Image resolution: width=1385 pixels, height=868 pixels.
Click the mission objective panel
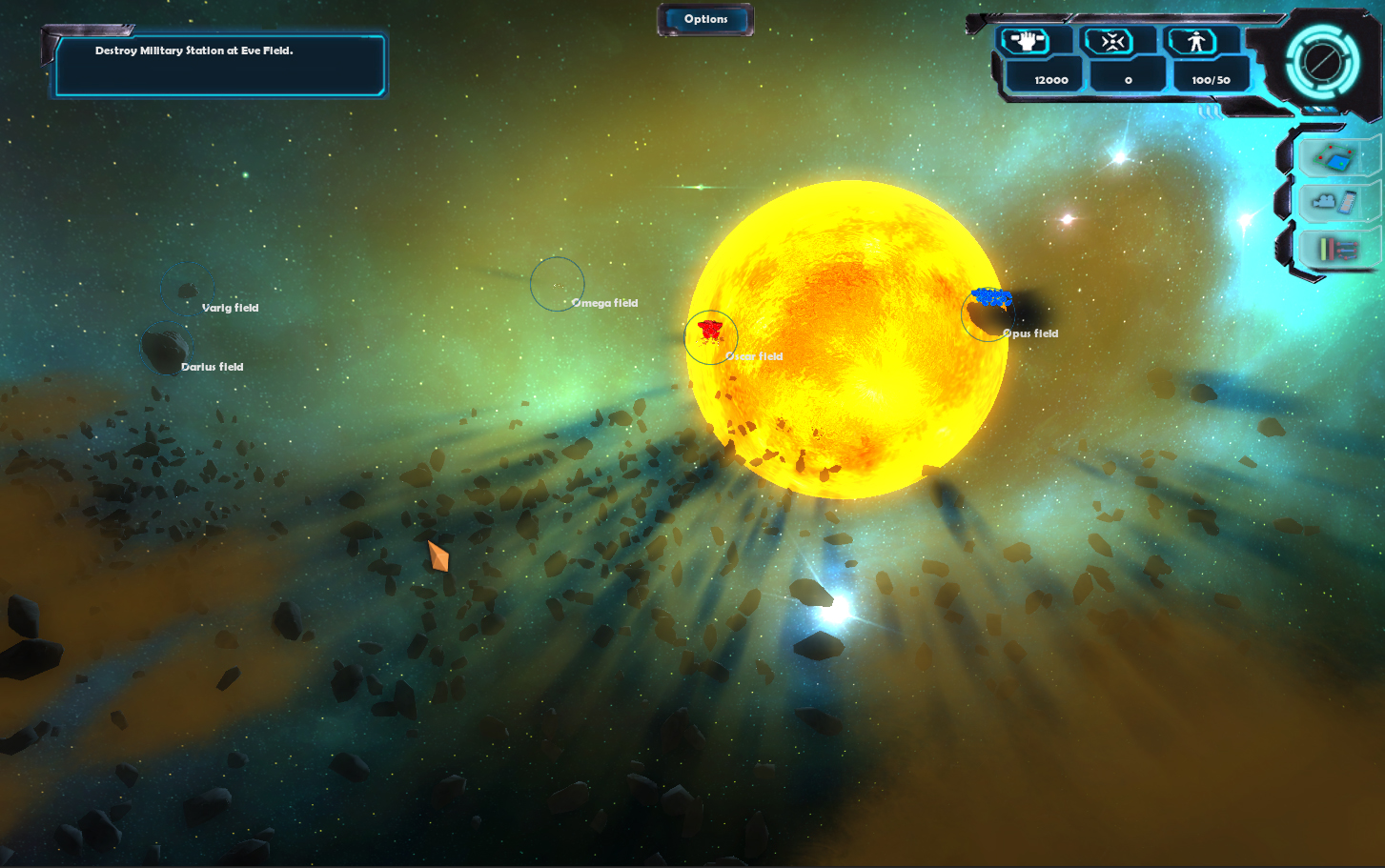coord(219,65)
